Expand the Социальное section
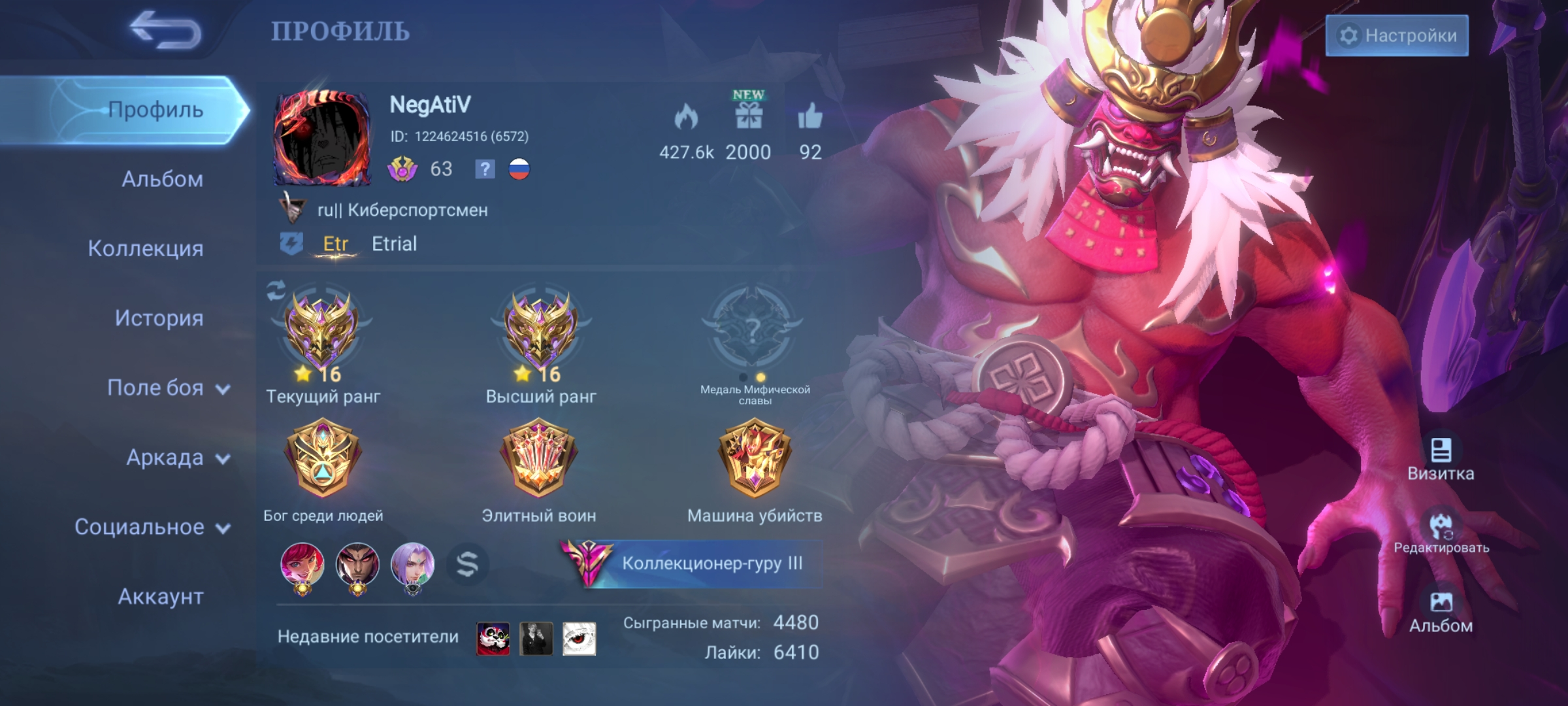The width and height of the screenshot is (1568, 706). click(152, 527)
